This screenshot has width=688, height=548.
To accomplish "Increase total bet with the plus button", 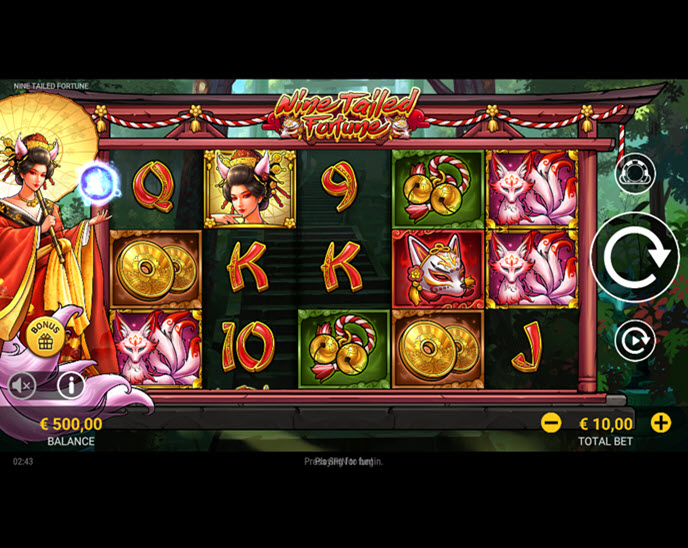I will (x=661, y=422).
